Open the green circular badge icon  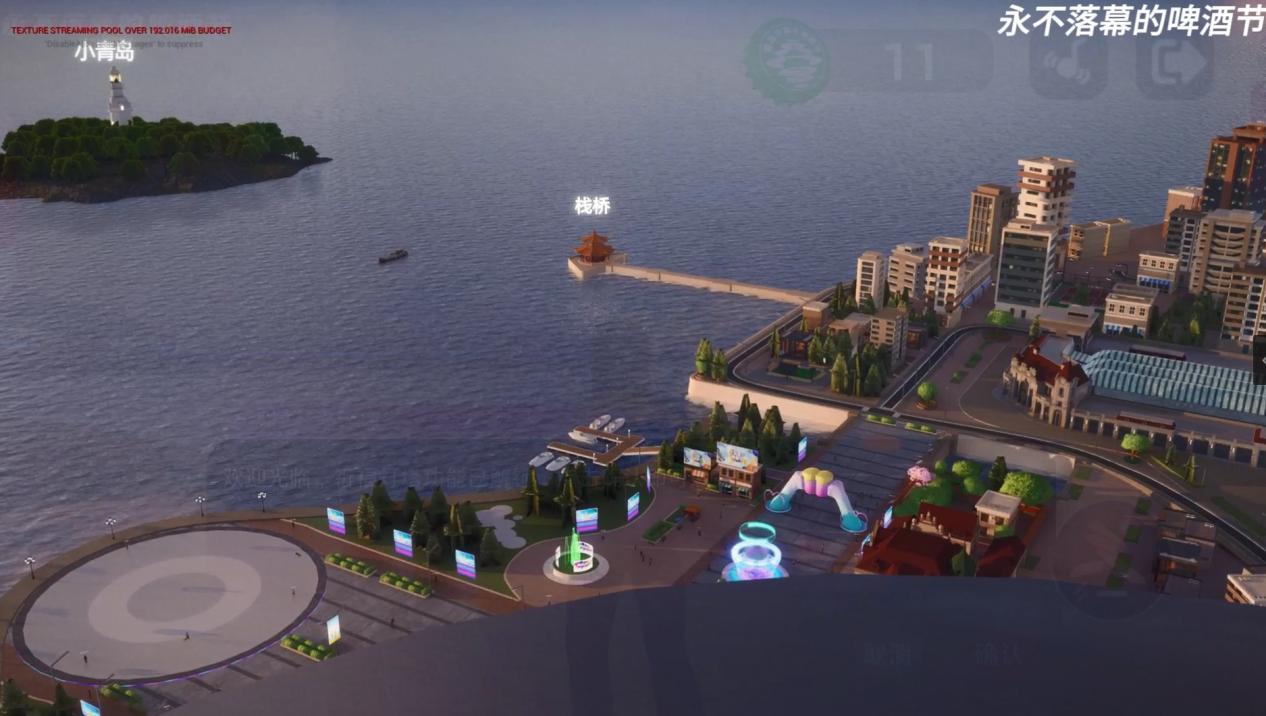(x=788, y=62)
